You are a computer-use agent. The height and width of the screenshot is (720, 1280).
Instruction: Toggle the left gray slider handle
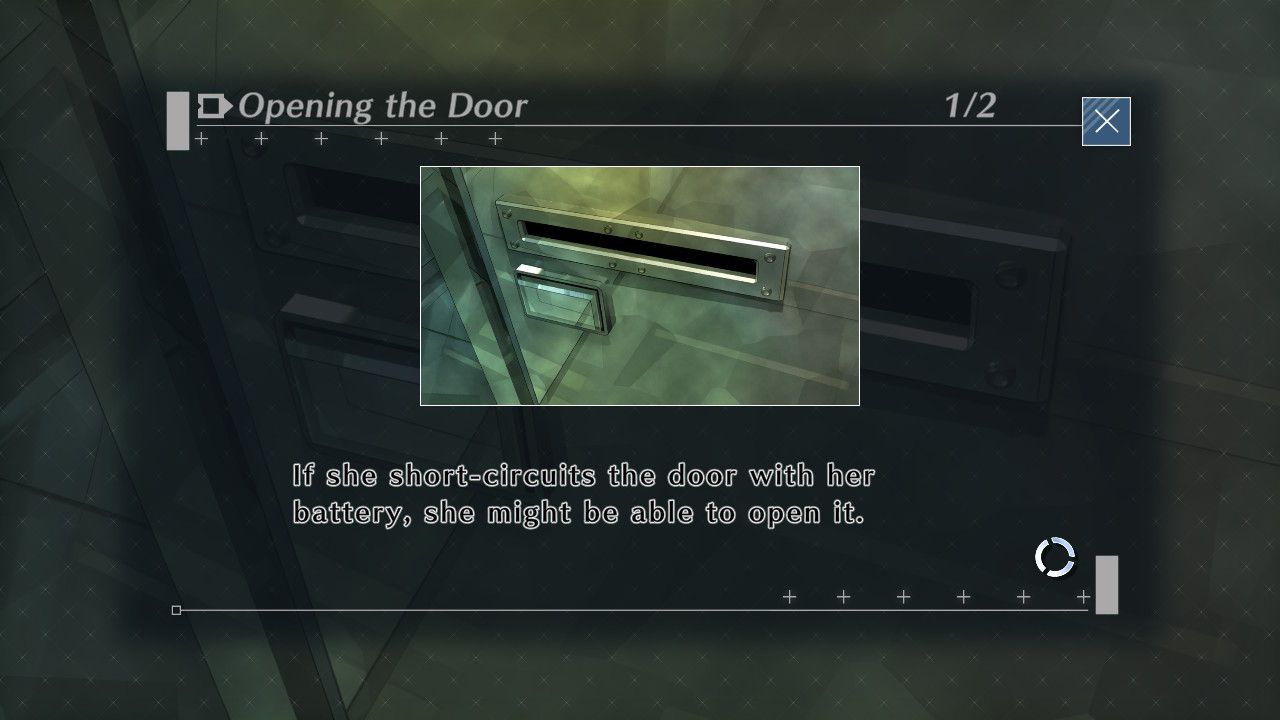click(x=178, y=119)
